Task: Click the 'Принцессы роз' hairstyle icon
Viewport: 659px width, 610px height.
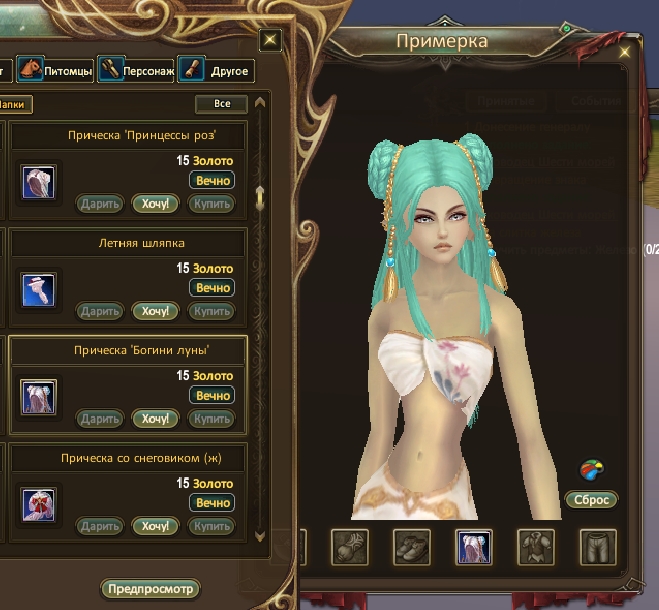Action: click(x=38, y=182)
